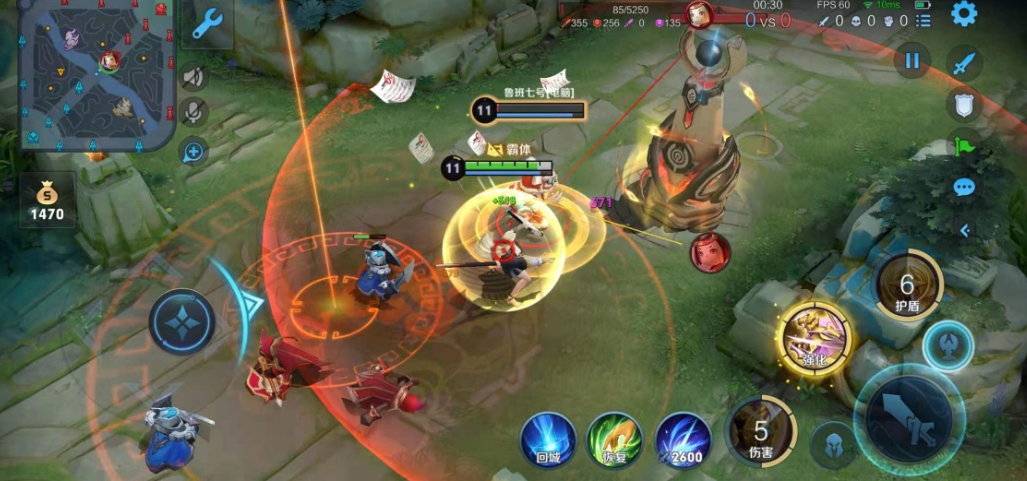Hit the large sword basic attack button
The height and width of the screenshot is (481, 1027).
(908, 410)
